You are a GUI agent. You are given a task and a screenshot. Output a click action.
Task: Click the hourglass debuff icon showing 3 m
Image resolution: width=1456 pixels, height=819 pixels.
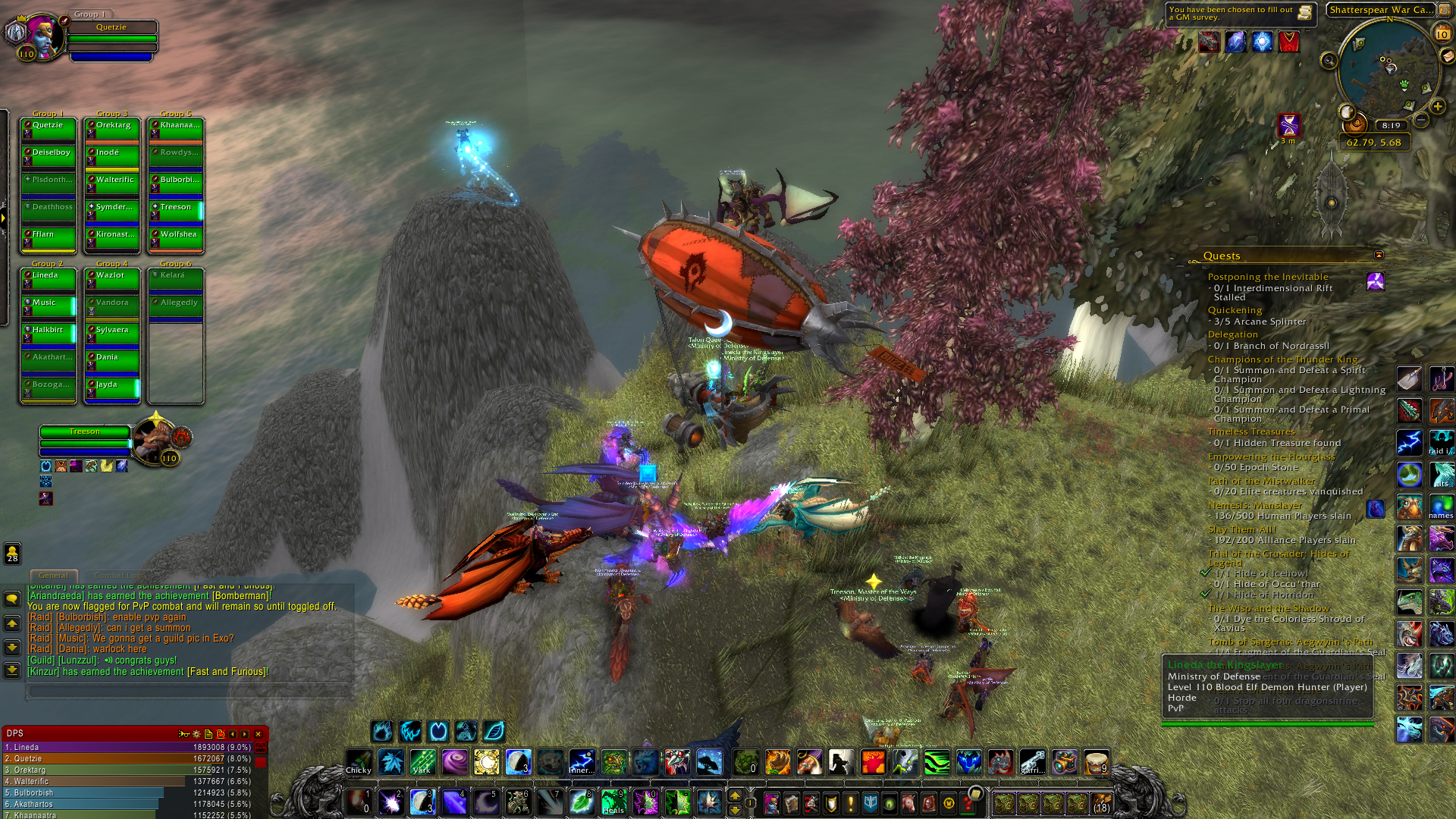coord(1289,124)
